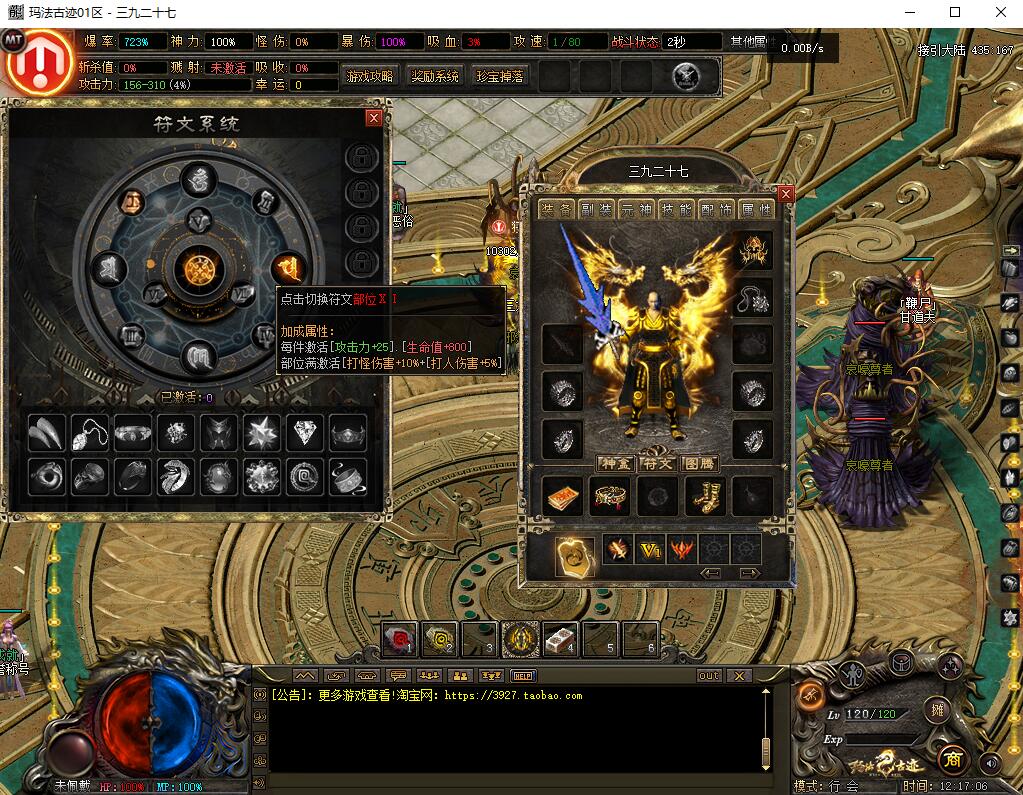Image resolution: width=1023 pixels, height=795 pixels.
Task: Click the HELP button above the chat box
Action: (523, 676)
